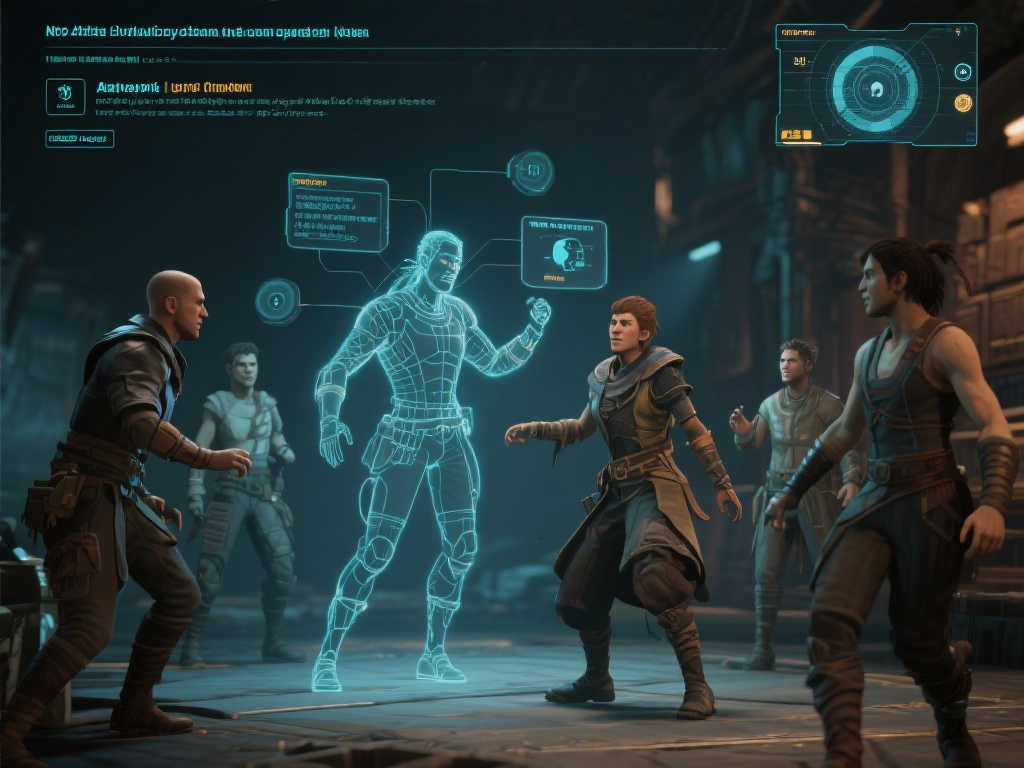Screen dimensions: 1024x768
Task: Activate the circular node above the hologram's raised fist
Action: [x=531, y=172]
